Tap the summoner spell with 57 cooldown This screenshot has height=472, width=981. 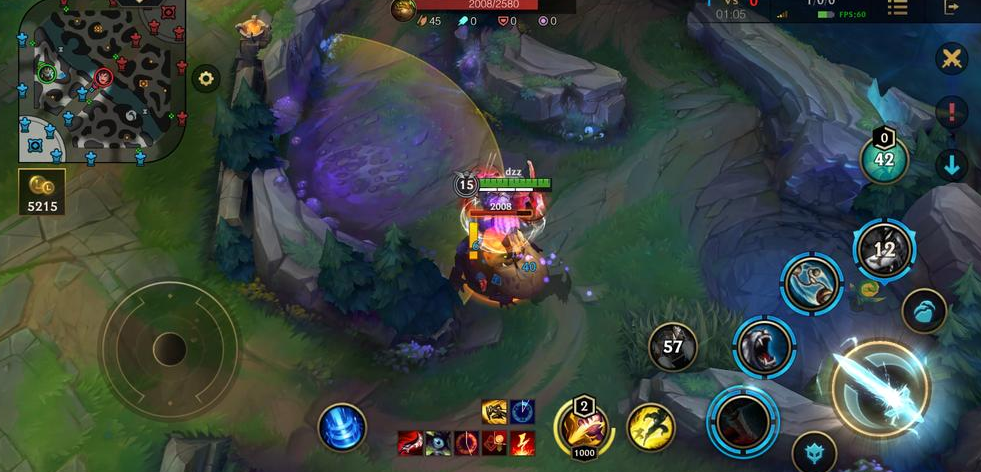coord(673,347)
